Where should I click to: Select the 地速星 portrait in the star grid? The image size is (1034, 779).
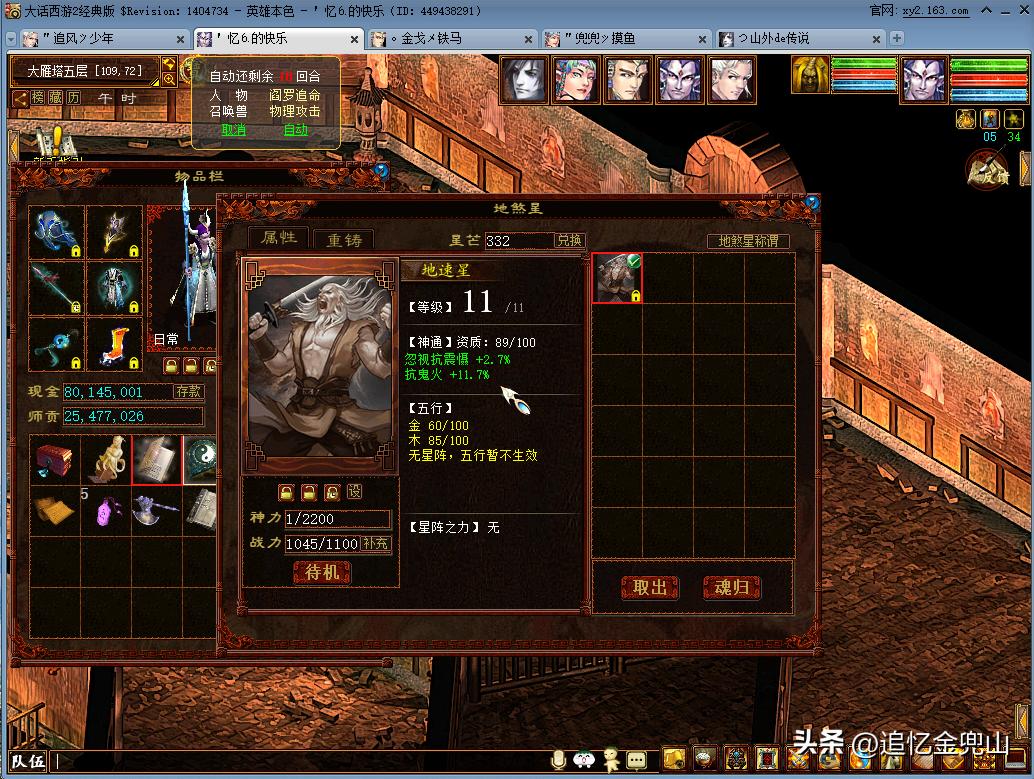[x=617, y=278]
